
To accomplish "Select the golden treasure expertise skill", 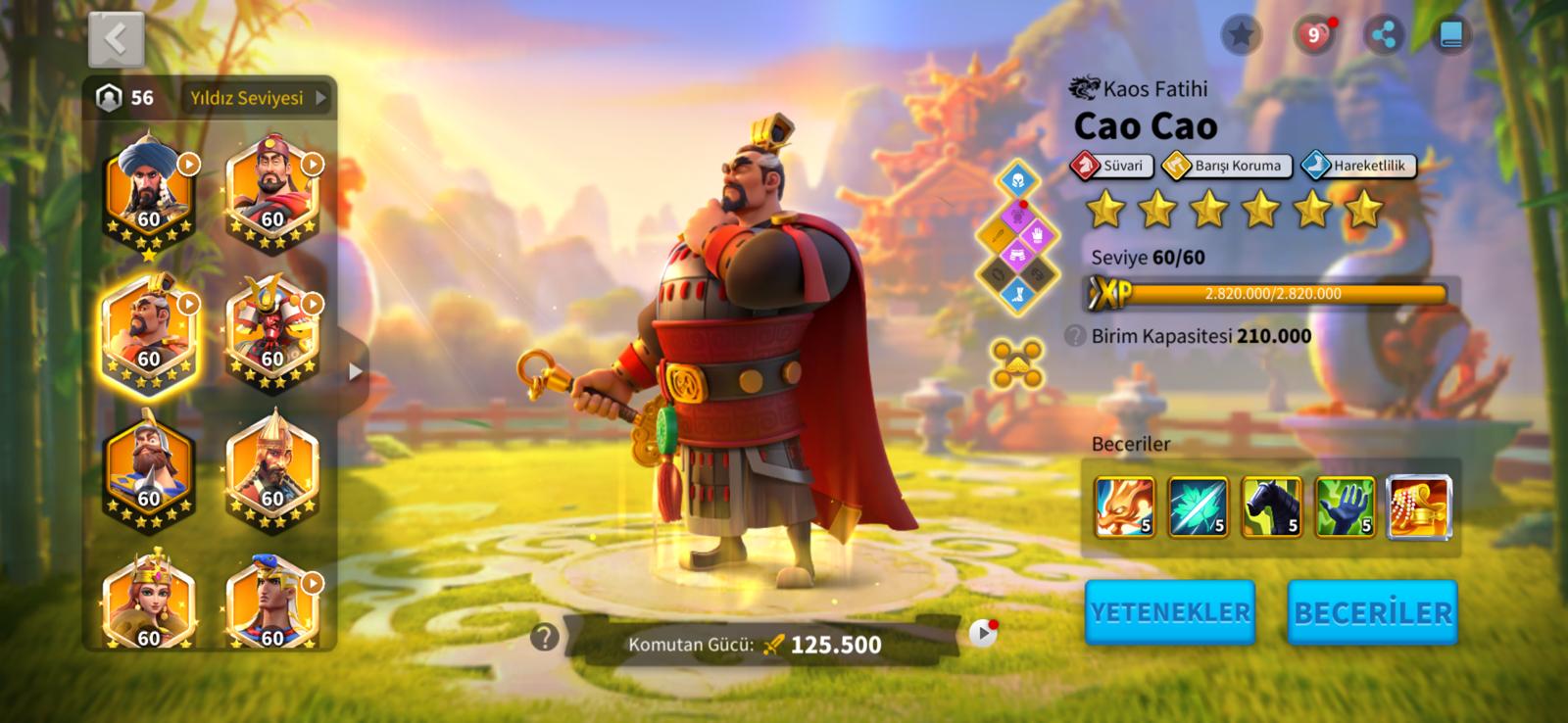I will 1419,507.
